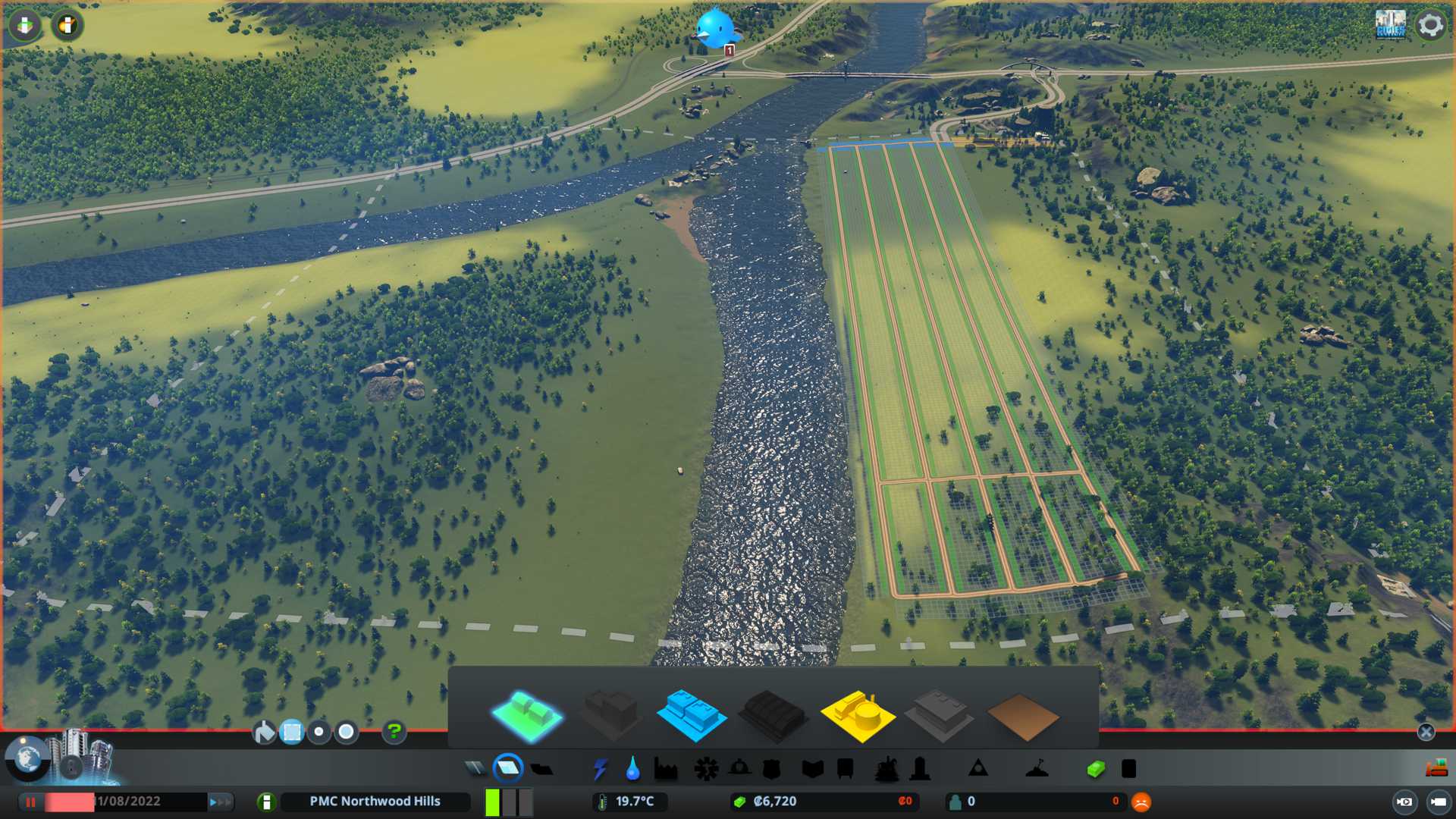Open the gear options menu
Image resolution: width=1456 pixels, height=819 pixels.
(1430, 25)
